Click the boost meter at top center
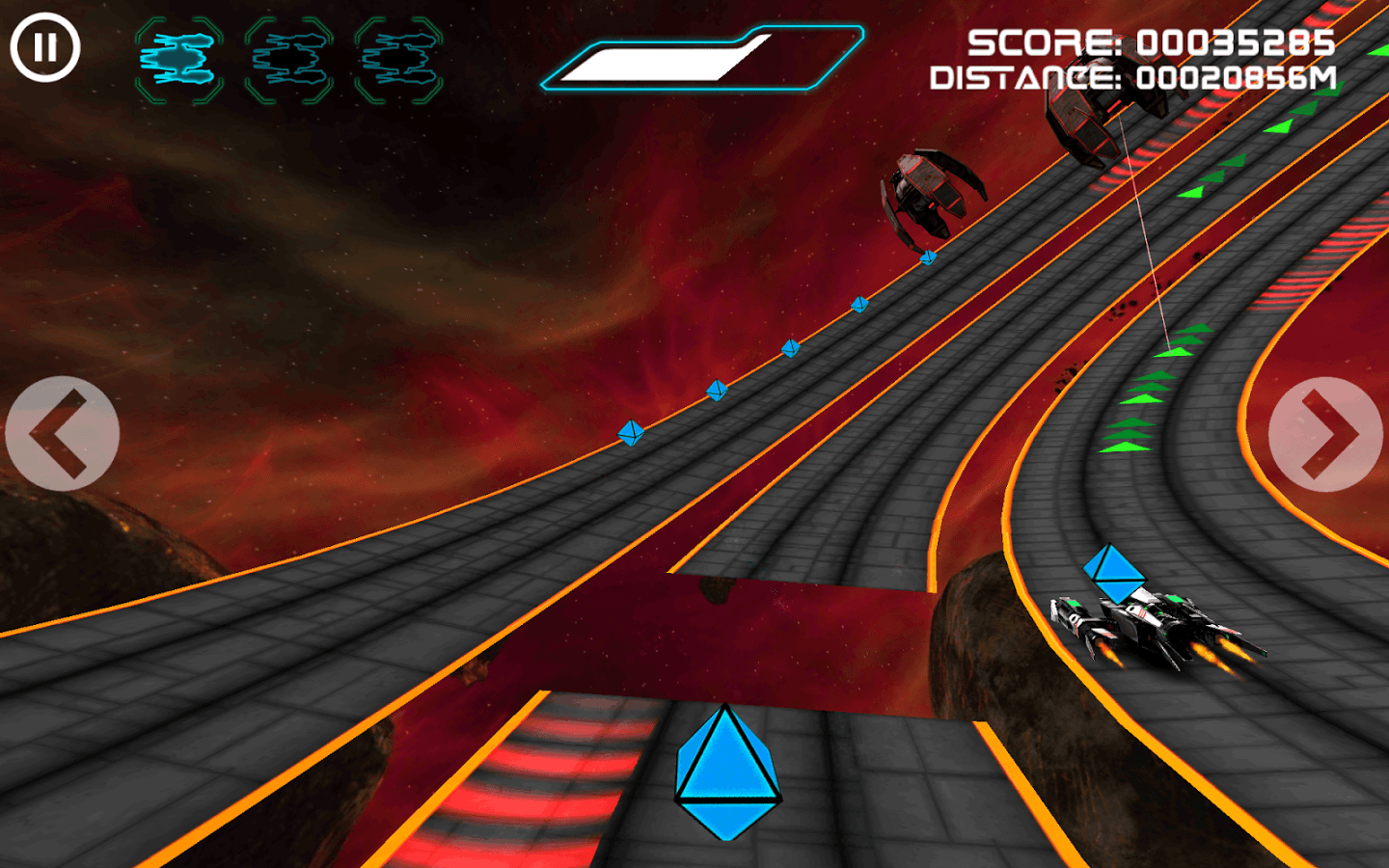This screenshot has height=868, width=1389. coord(704,60)
